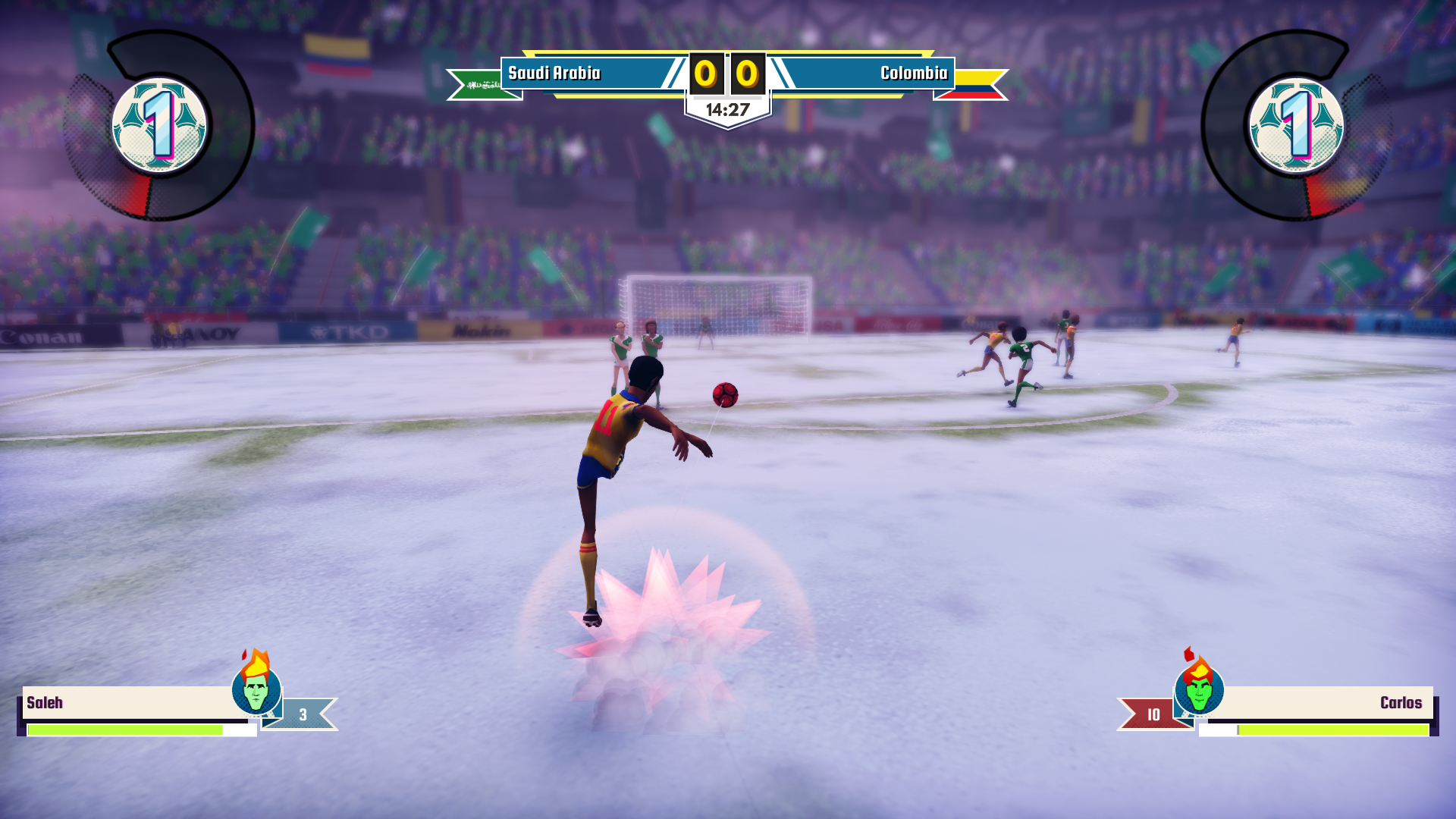Select Saleh's number 3 shirt badge
The width and height of the screenshot is (1456, 819).
pos(303,714)
